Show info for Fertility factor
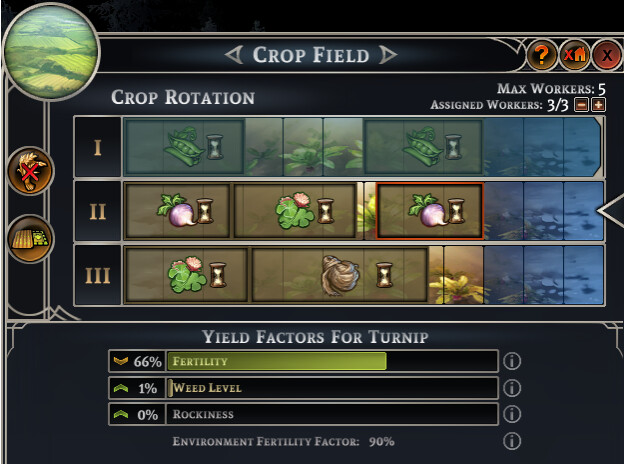 512,361
